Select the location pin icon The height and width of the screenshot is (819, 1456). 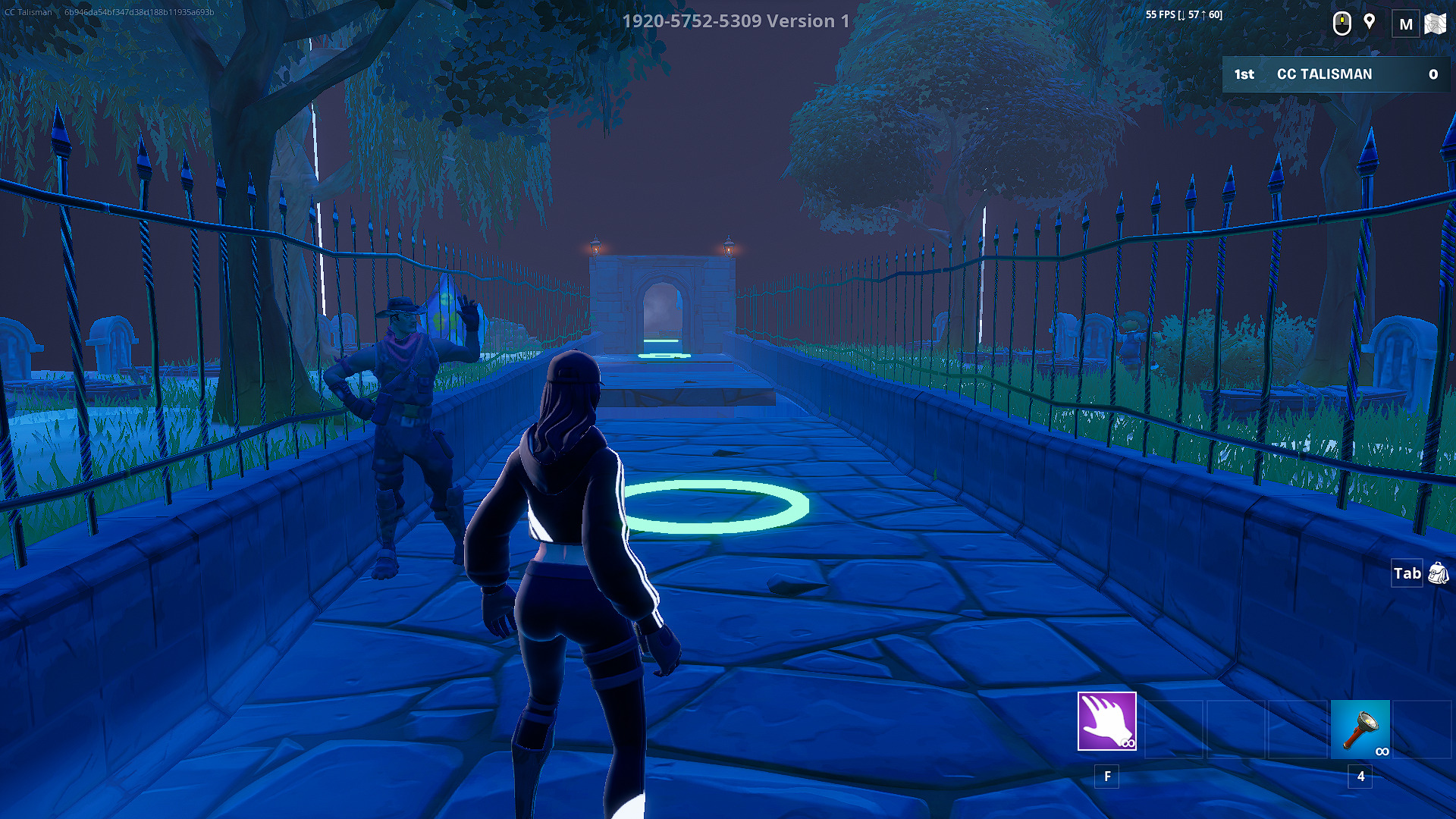1370,23
